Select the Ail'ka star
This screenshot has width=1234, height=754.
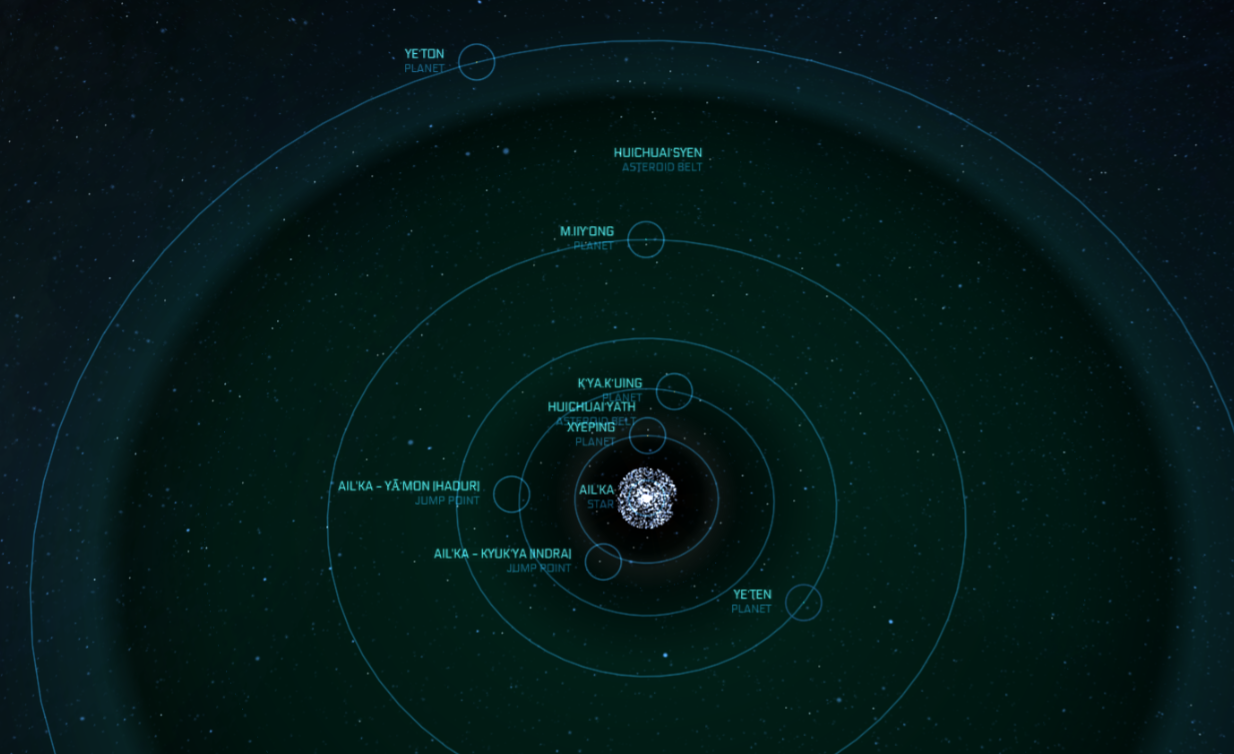647,497
